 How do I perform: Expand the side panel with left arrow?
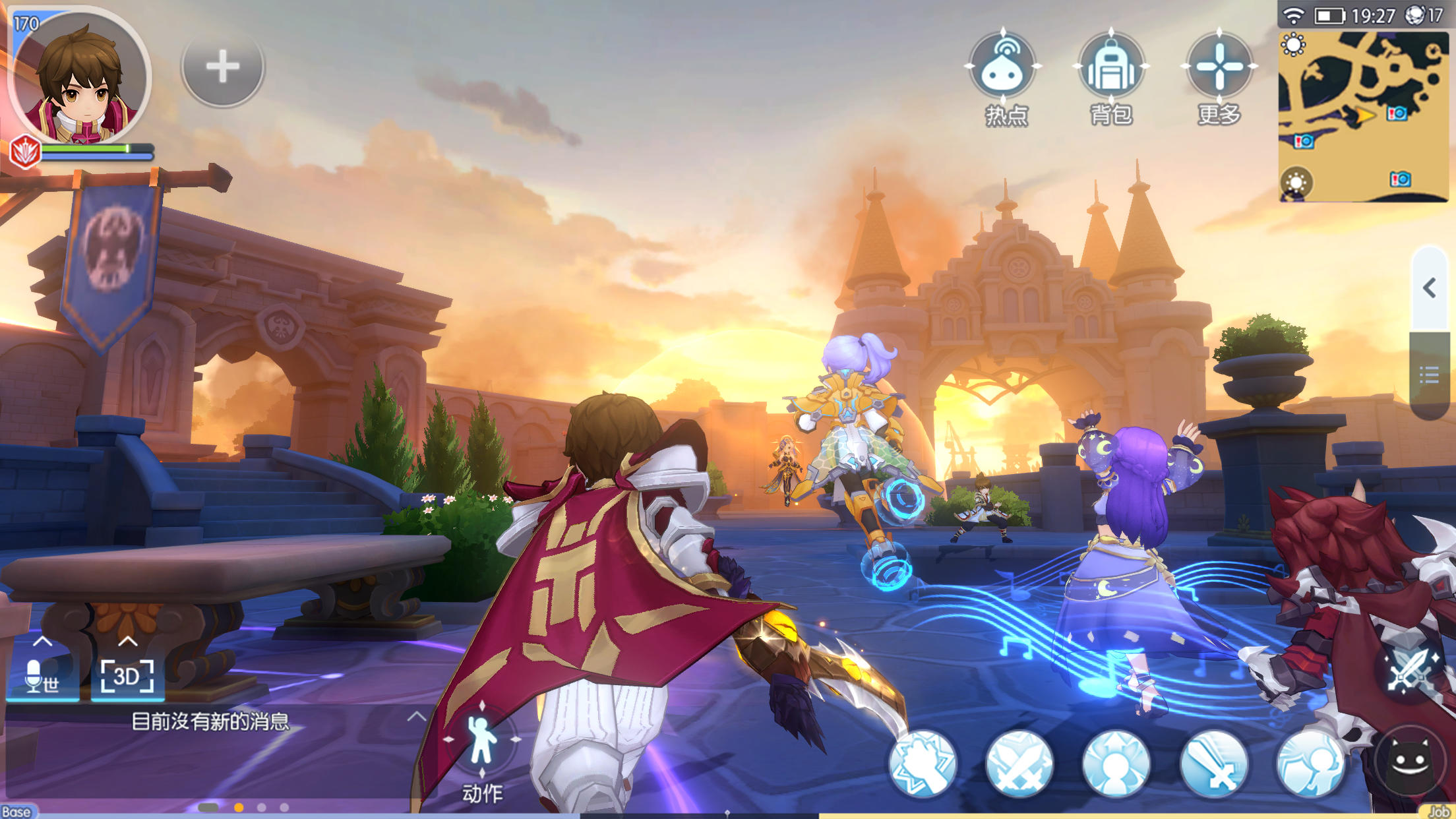point(1430,288)
